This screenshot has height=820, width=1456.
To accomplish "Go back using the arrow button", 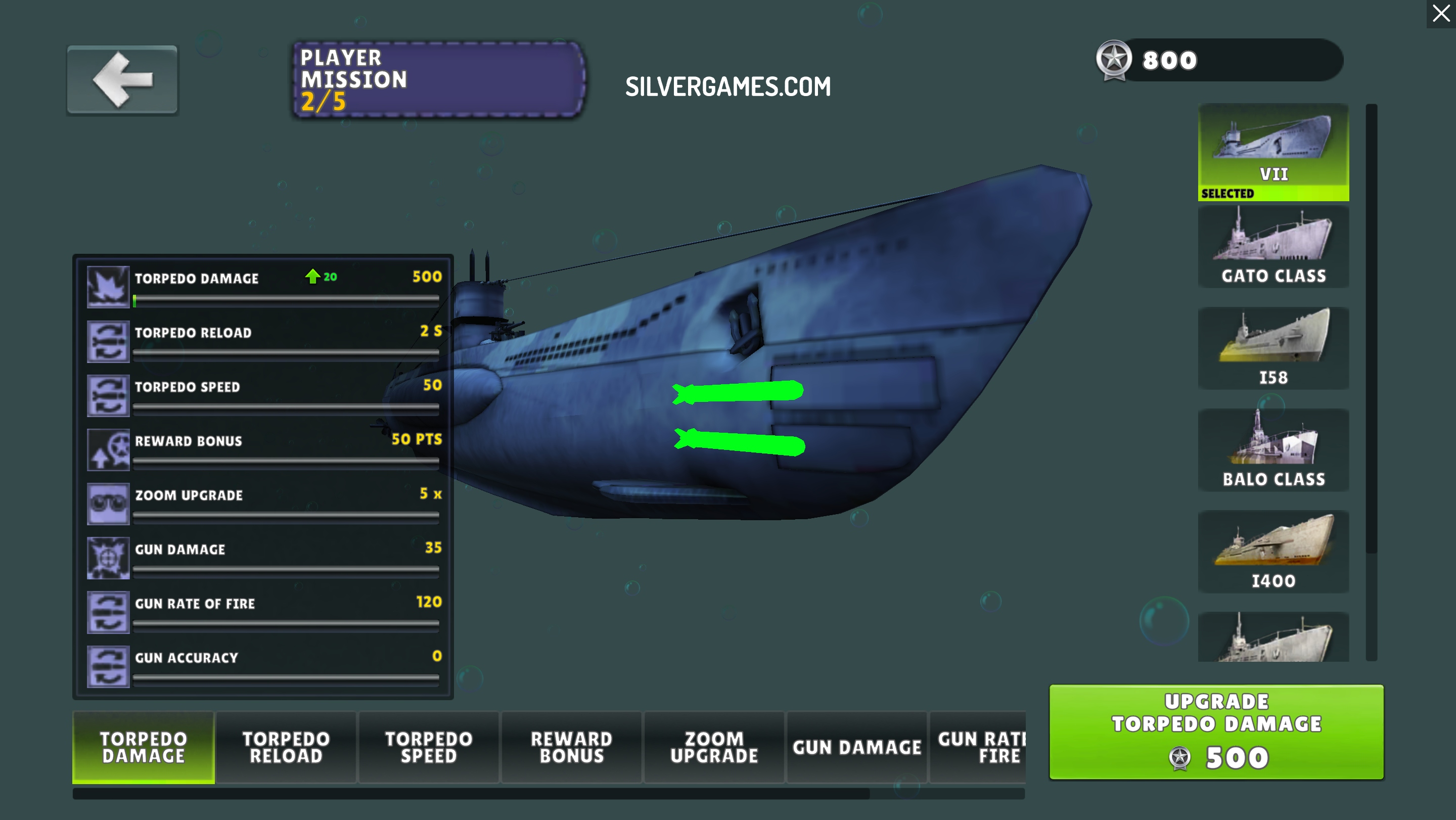I will click(x=122, y=80).
